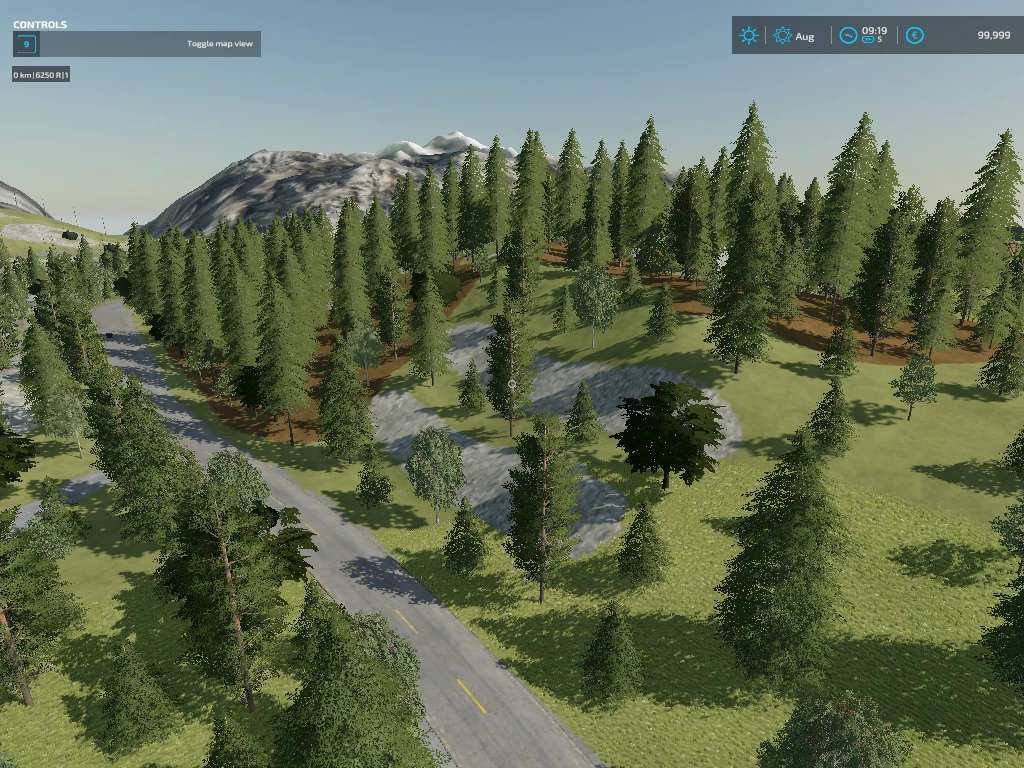1024x768 pixels.
Task: Click the game clock icon
Action: pyautogui.click(x=848, y=36)
